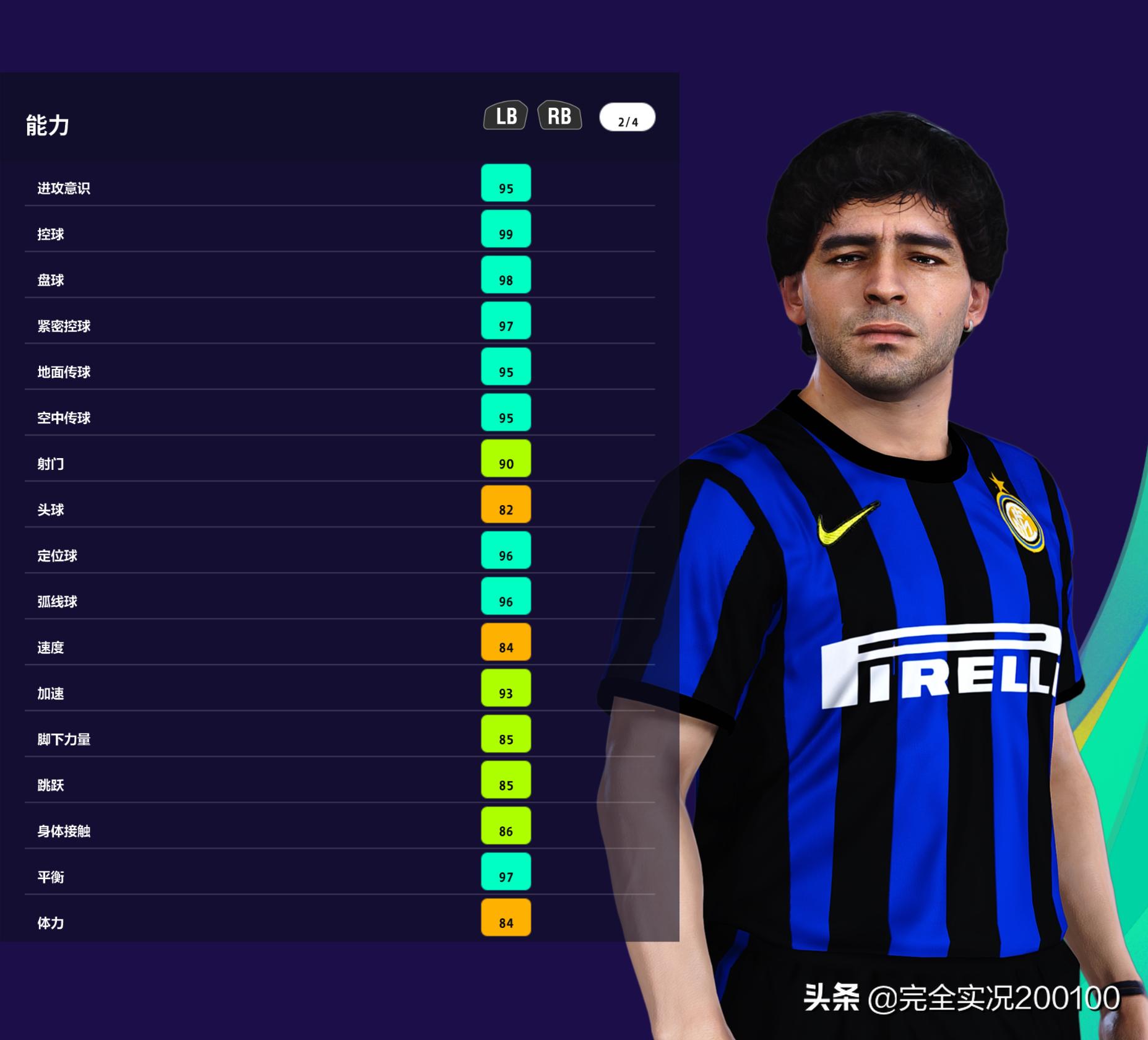Click the 2/4 page indicator pill
This screenshot has height=1040, width=1148.
click(x=627, y=118)
